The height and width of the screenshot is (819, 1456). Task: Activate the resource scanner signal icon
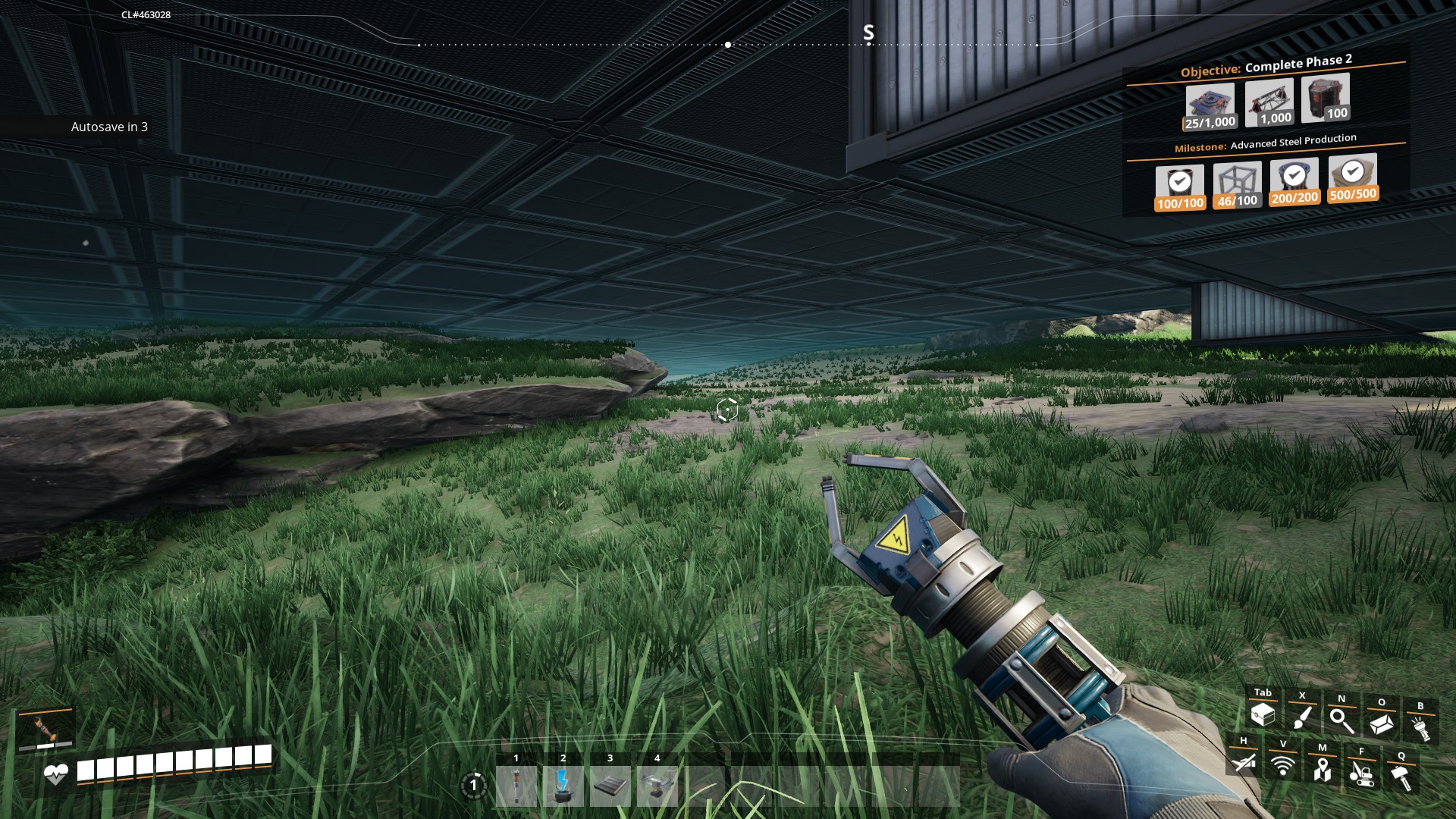point(1282,764)
